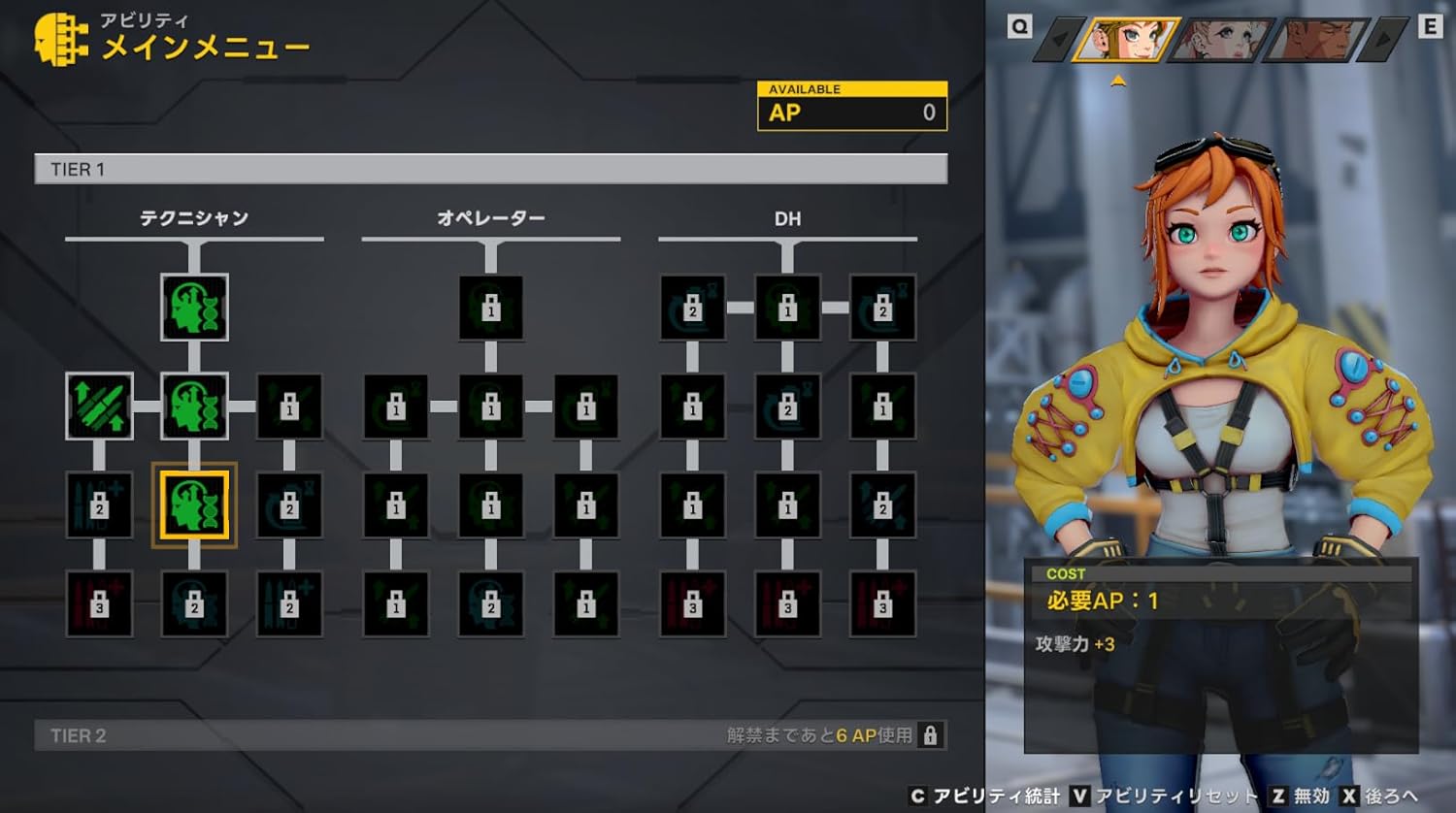
Task: Select the weapon attack boost skill icon
Action: 99,406
